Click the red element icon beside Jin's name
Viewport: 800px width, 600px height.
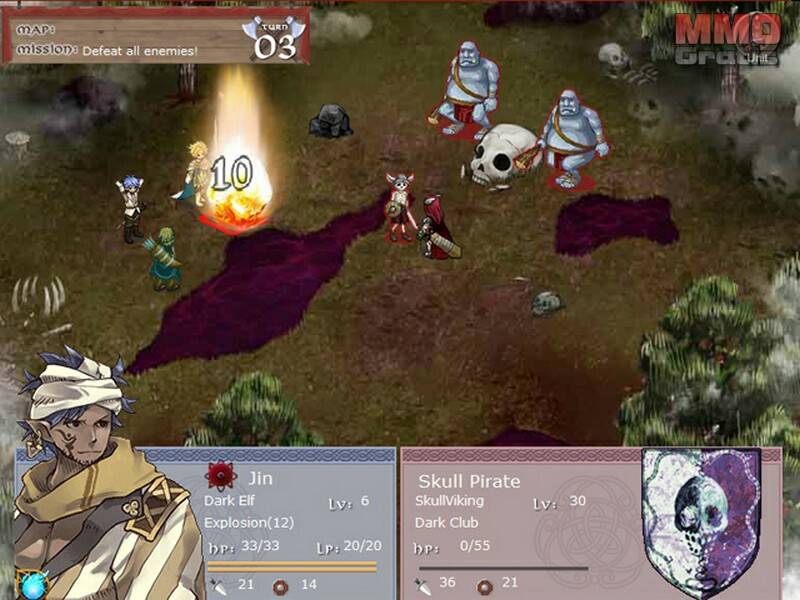pos(220,475)
